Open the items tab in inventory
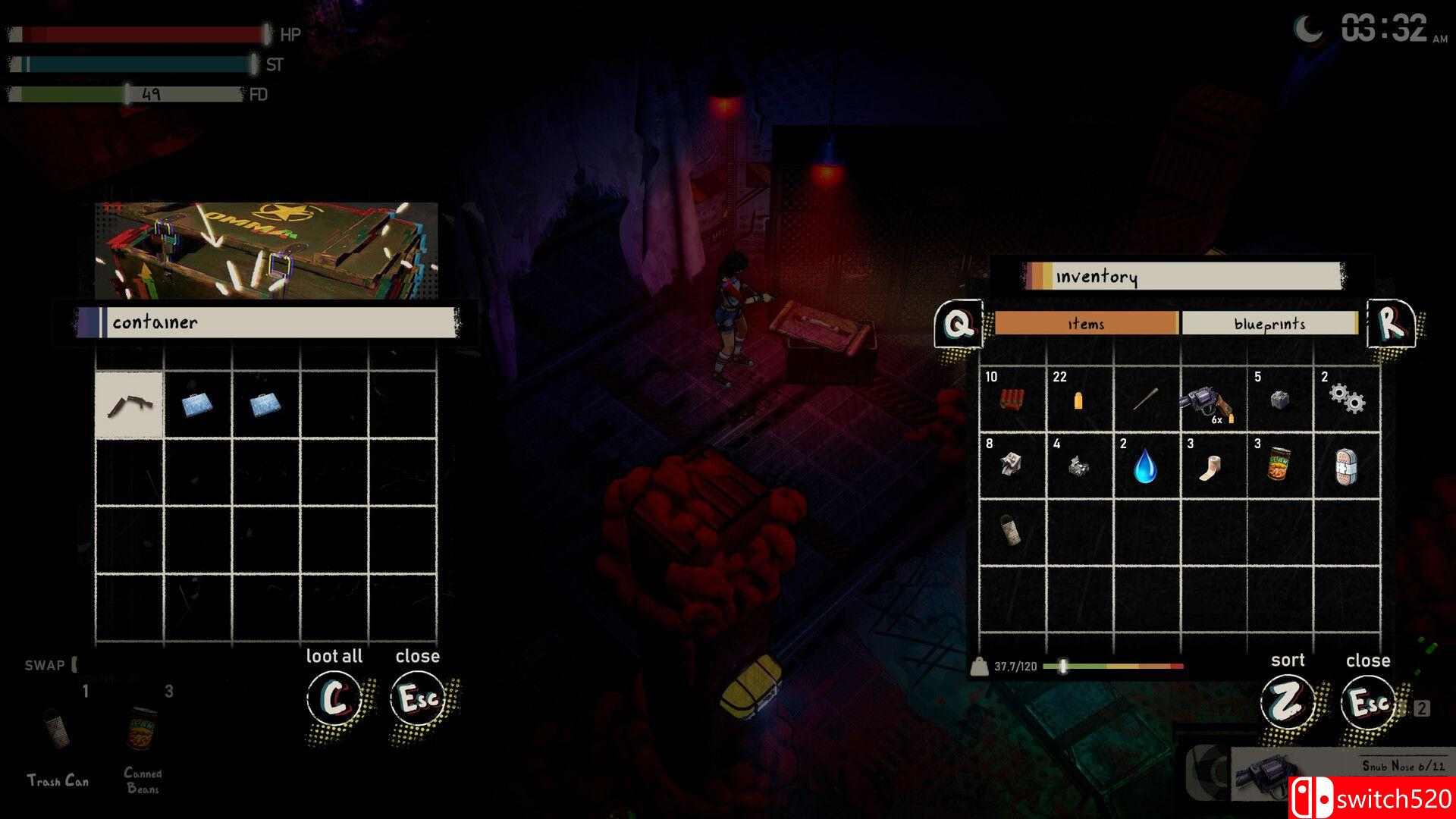 [x=1085, y=324]
